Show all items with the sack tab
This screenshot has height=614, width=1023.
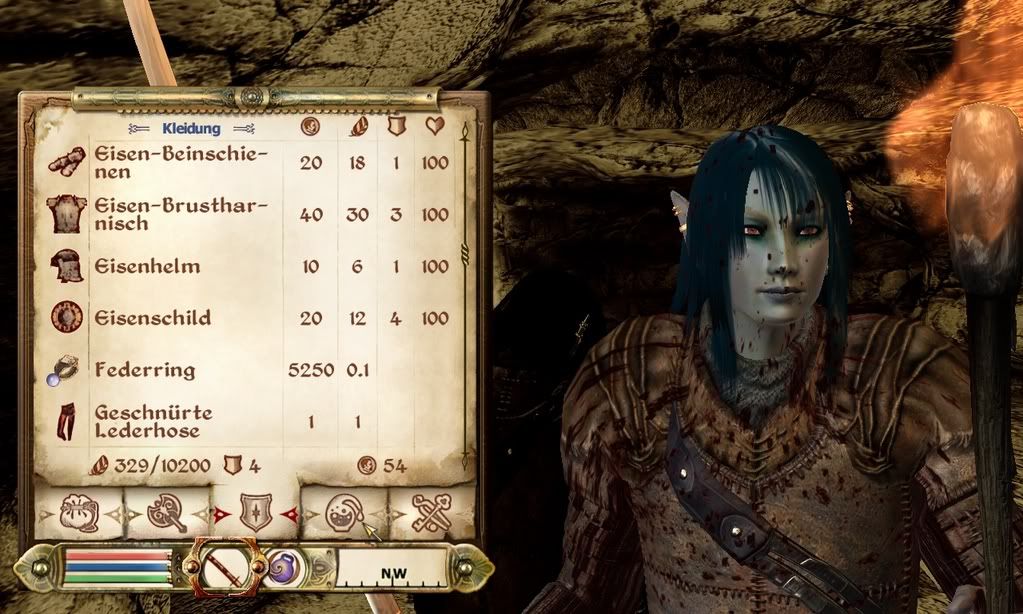point(78,513)
